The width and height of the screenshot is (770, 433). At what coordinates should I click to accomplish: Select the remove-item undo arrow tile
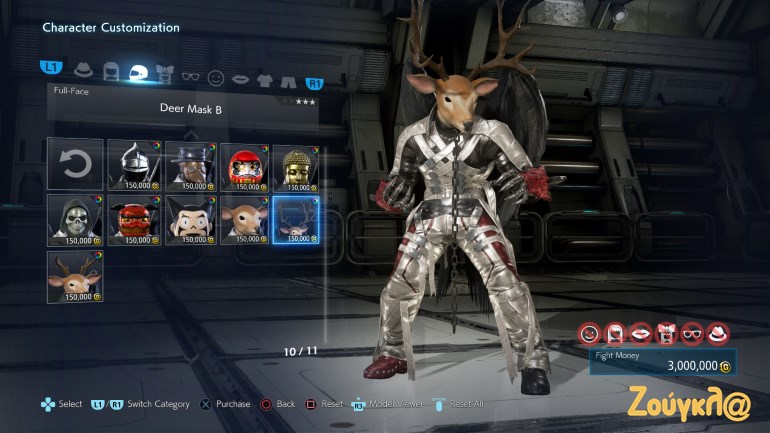(76, 165)
